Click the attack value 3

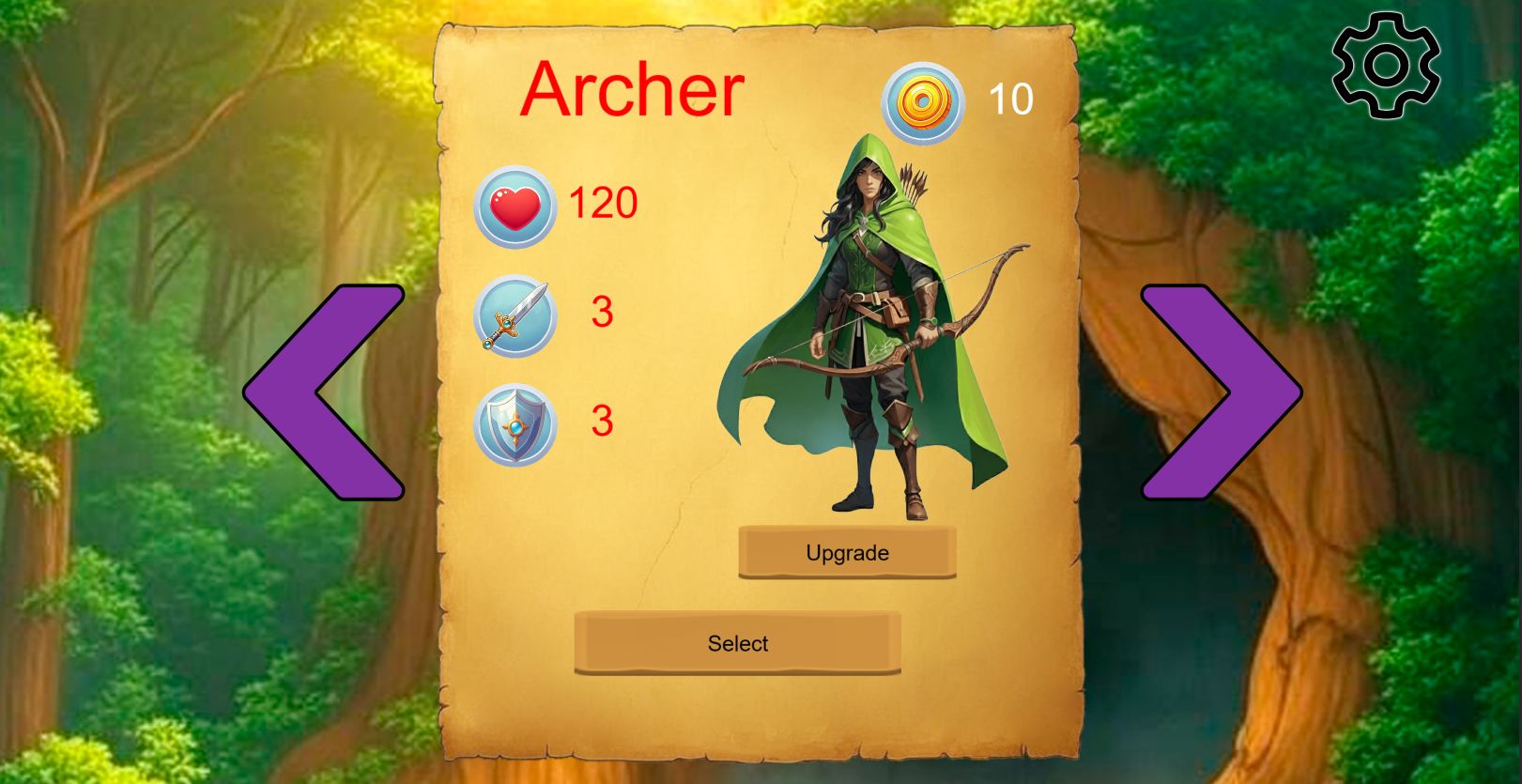coord(606,315)
